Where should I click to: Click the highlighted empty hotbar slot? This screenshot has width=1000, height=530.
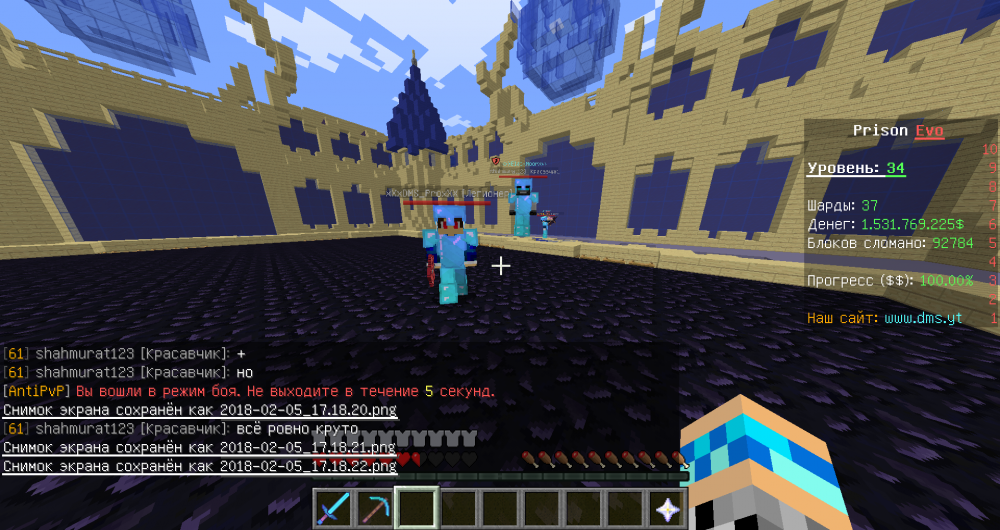(418, 508)
